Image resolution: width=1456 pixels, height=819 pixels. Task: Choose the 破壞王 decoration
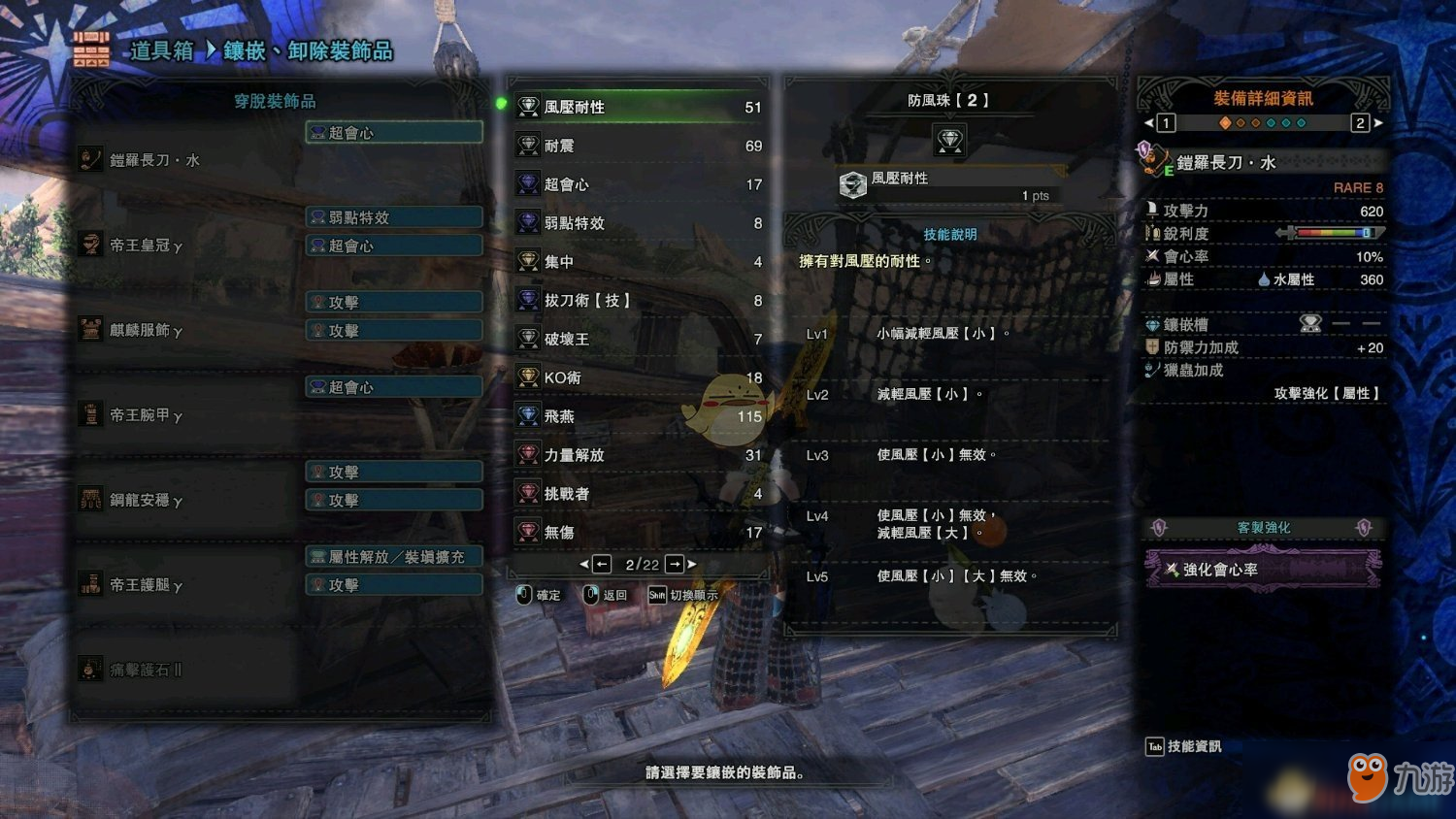(639, 340)
